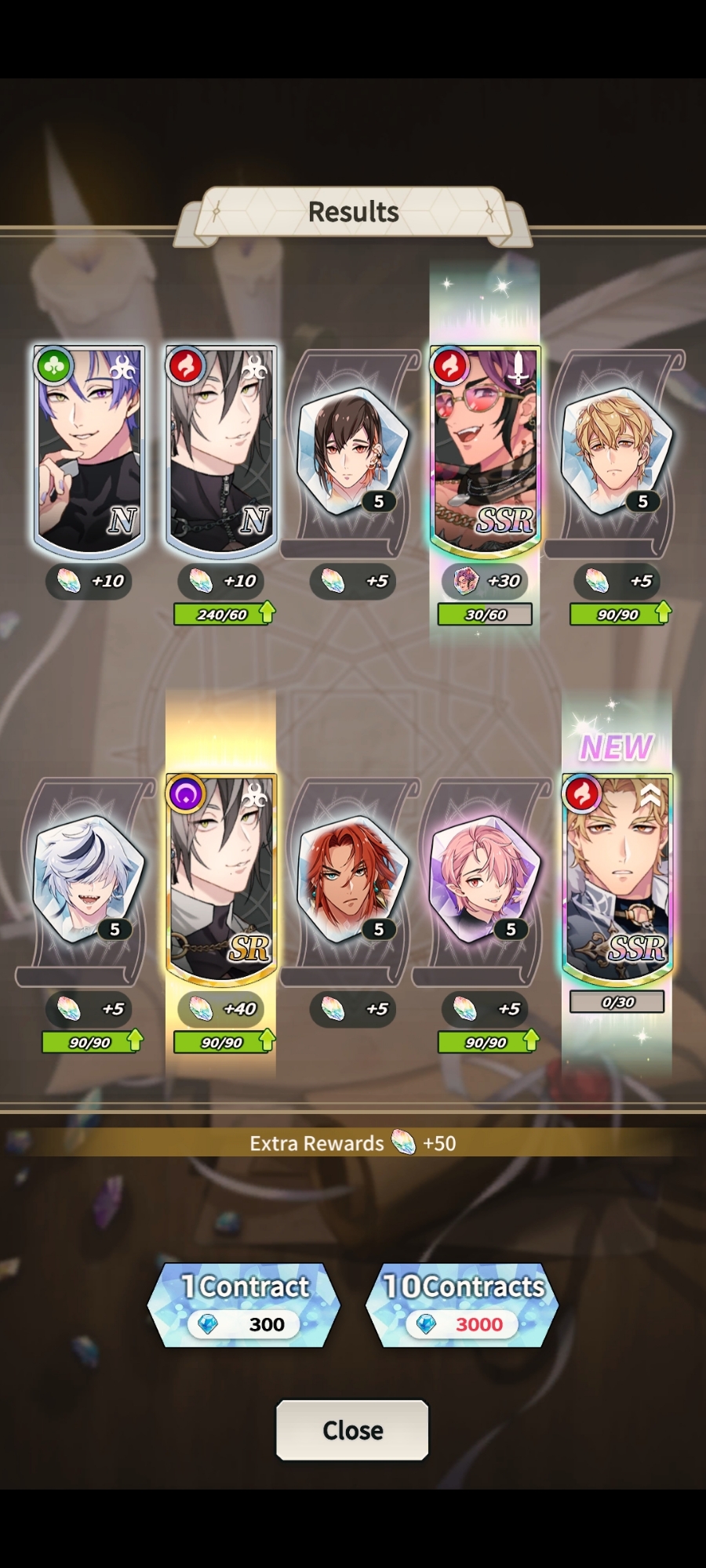706x1568 pixels.
Task: Buy 1 Contract for 300 gems
Action: pos(245,1305)
